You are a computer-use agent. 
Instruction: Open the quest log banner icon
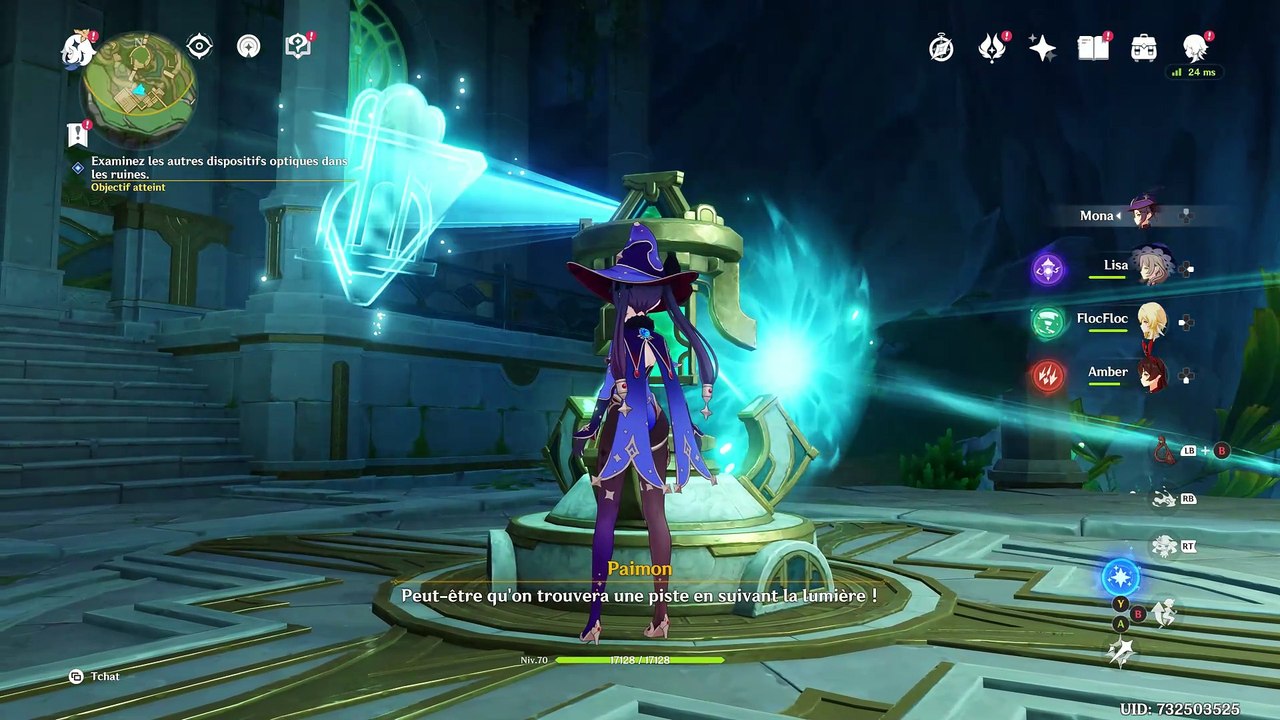77,134
